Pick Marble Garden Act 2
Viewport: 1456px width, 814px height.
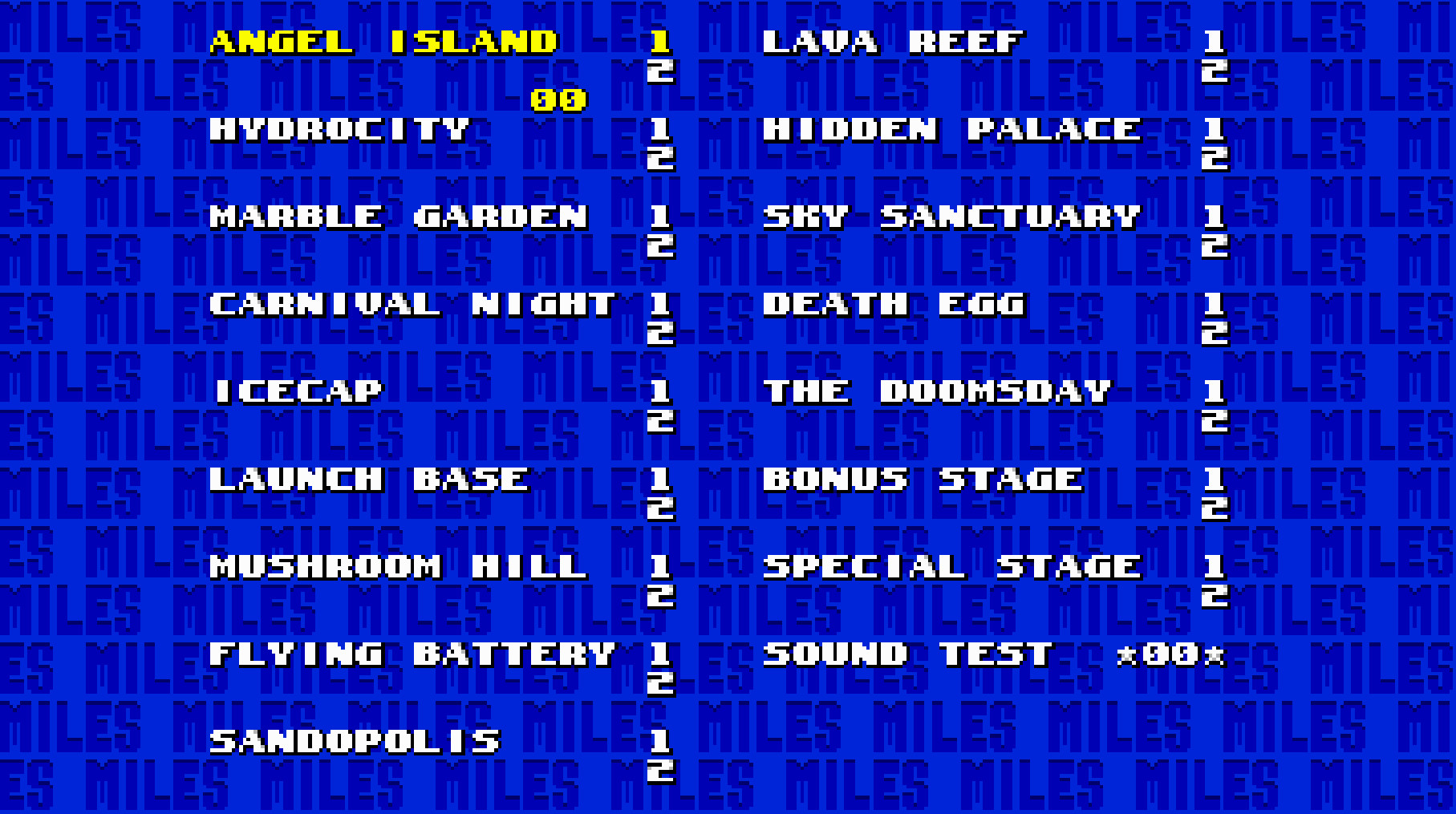pyautogui.click(x=660, y=246)
